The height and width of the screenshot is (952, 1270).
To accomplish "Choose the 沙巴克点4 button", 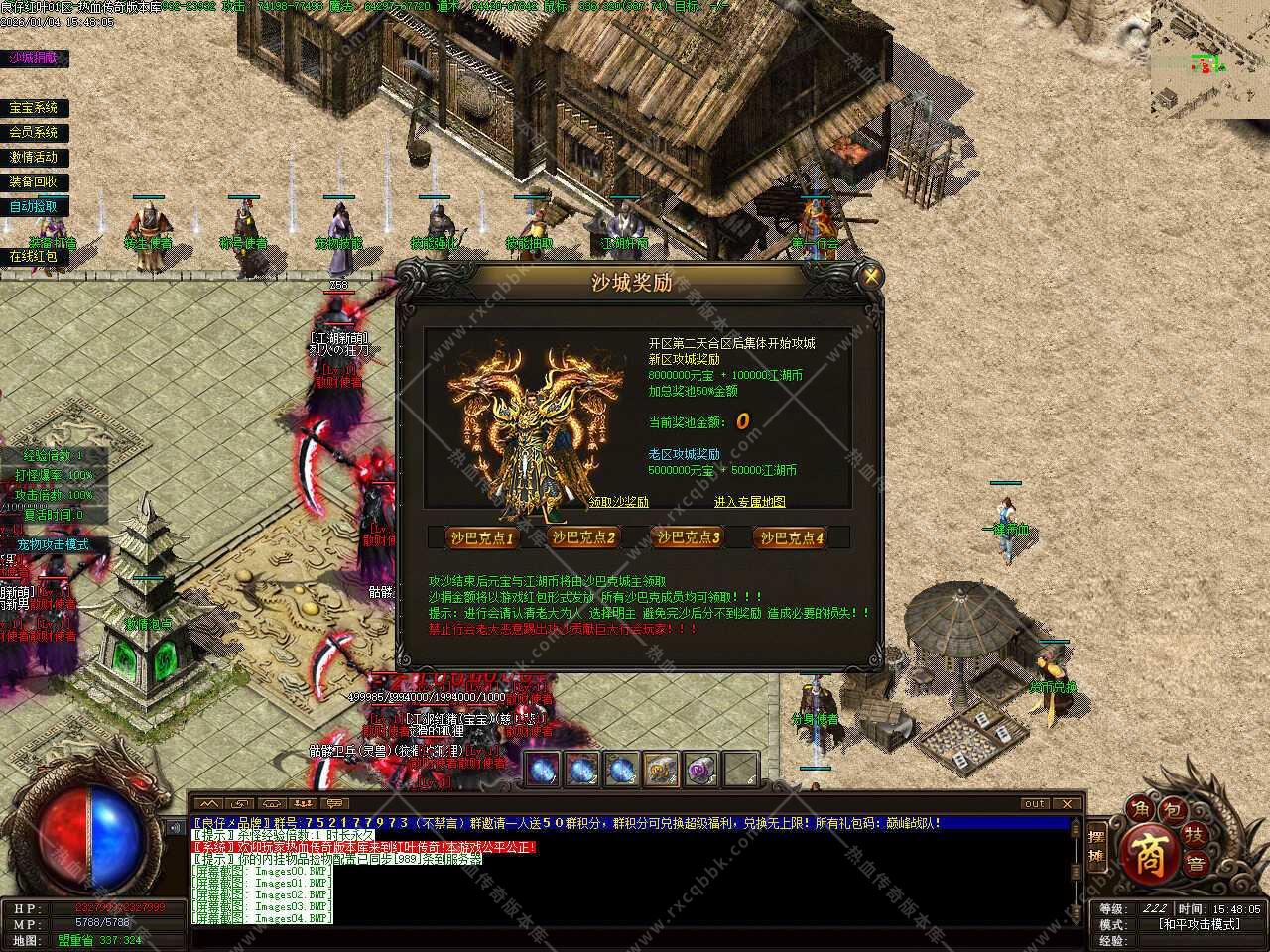I will click(791, 537).
